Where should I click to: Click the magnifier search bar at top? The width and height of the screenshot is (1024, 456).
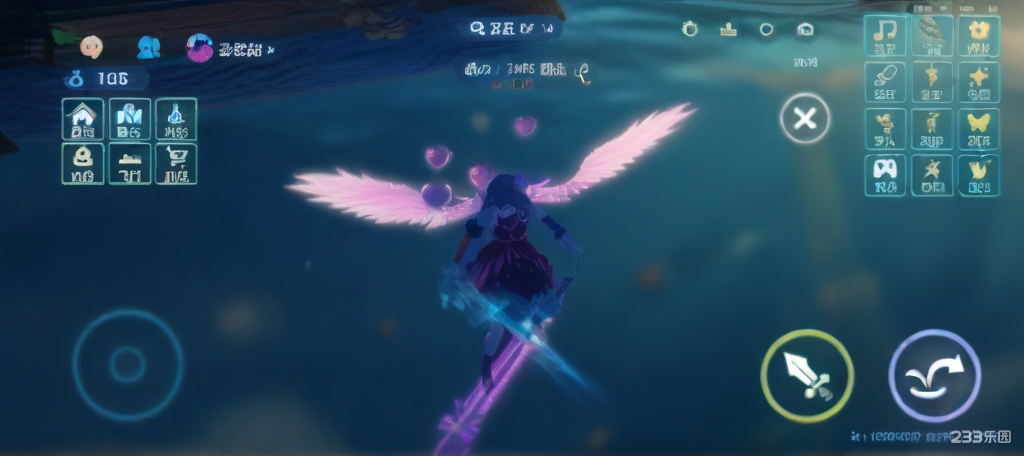[510, 29]
